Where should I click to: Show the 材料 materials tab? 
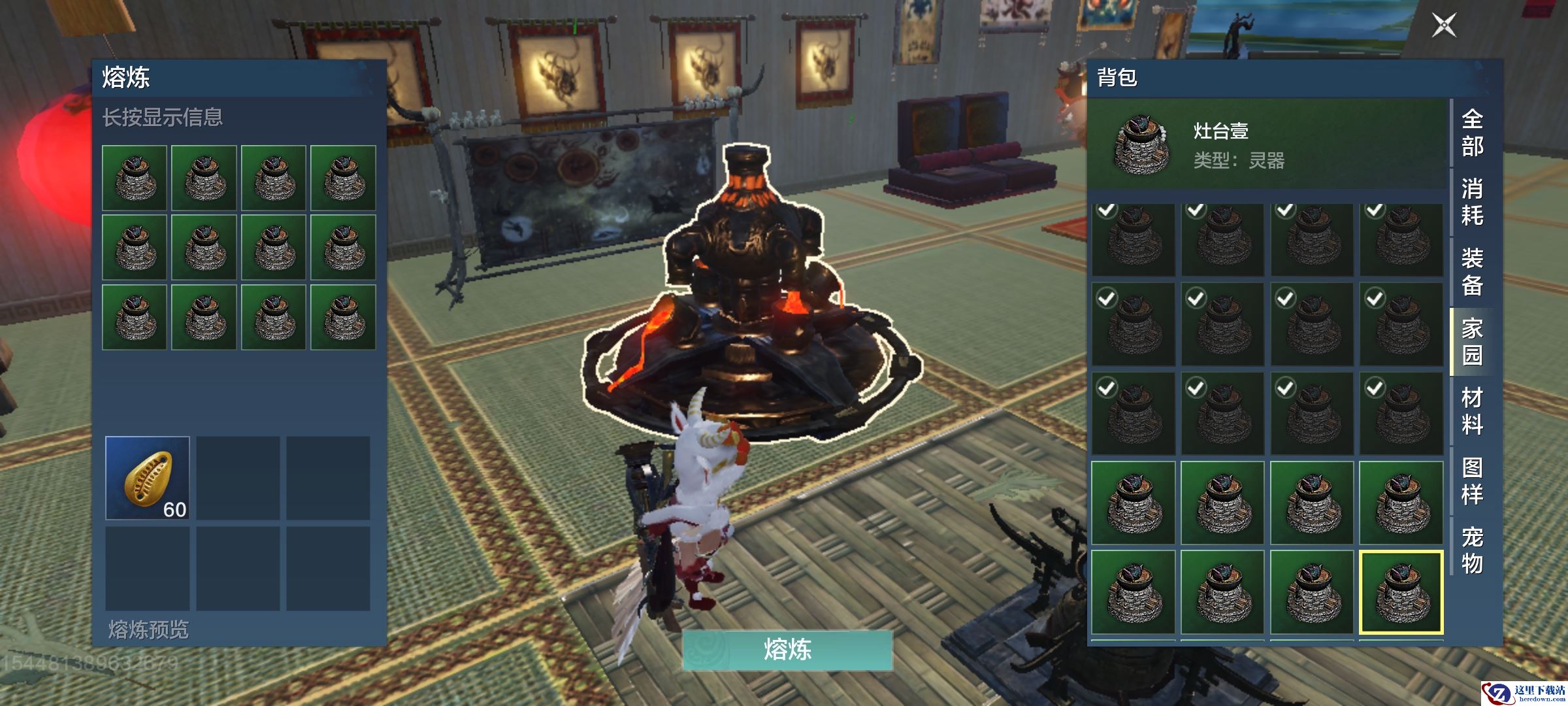1472,411
